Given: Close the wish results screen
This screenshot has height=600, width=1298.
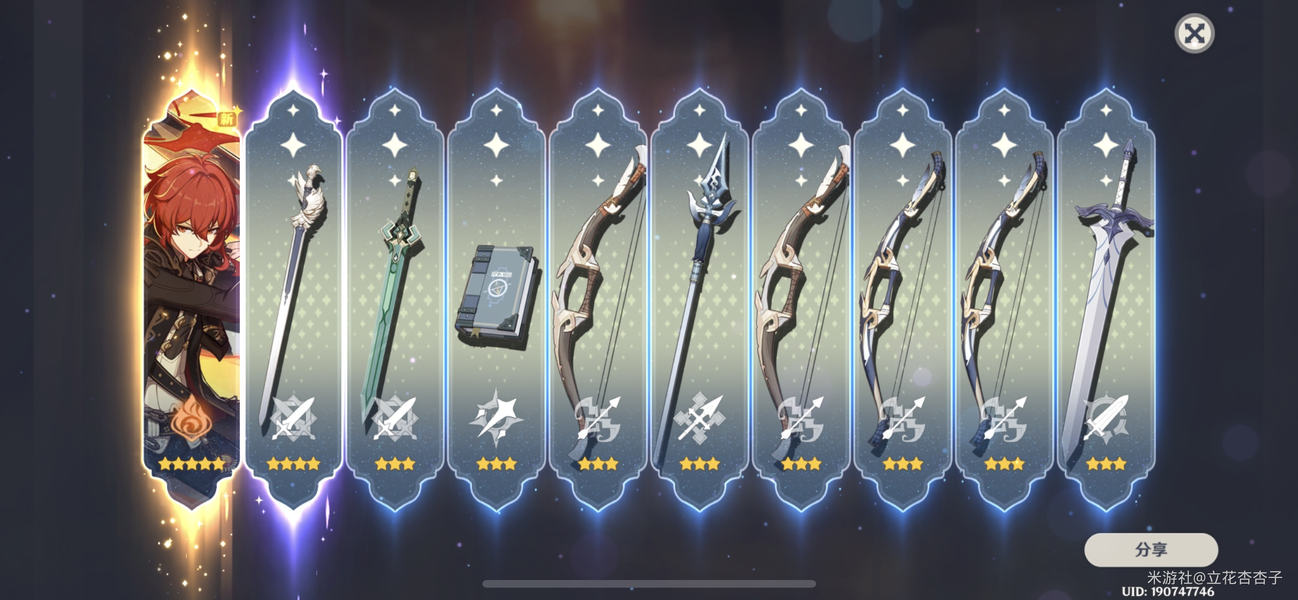Looking at the screenshot, I should (1193, 34).
